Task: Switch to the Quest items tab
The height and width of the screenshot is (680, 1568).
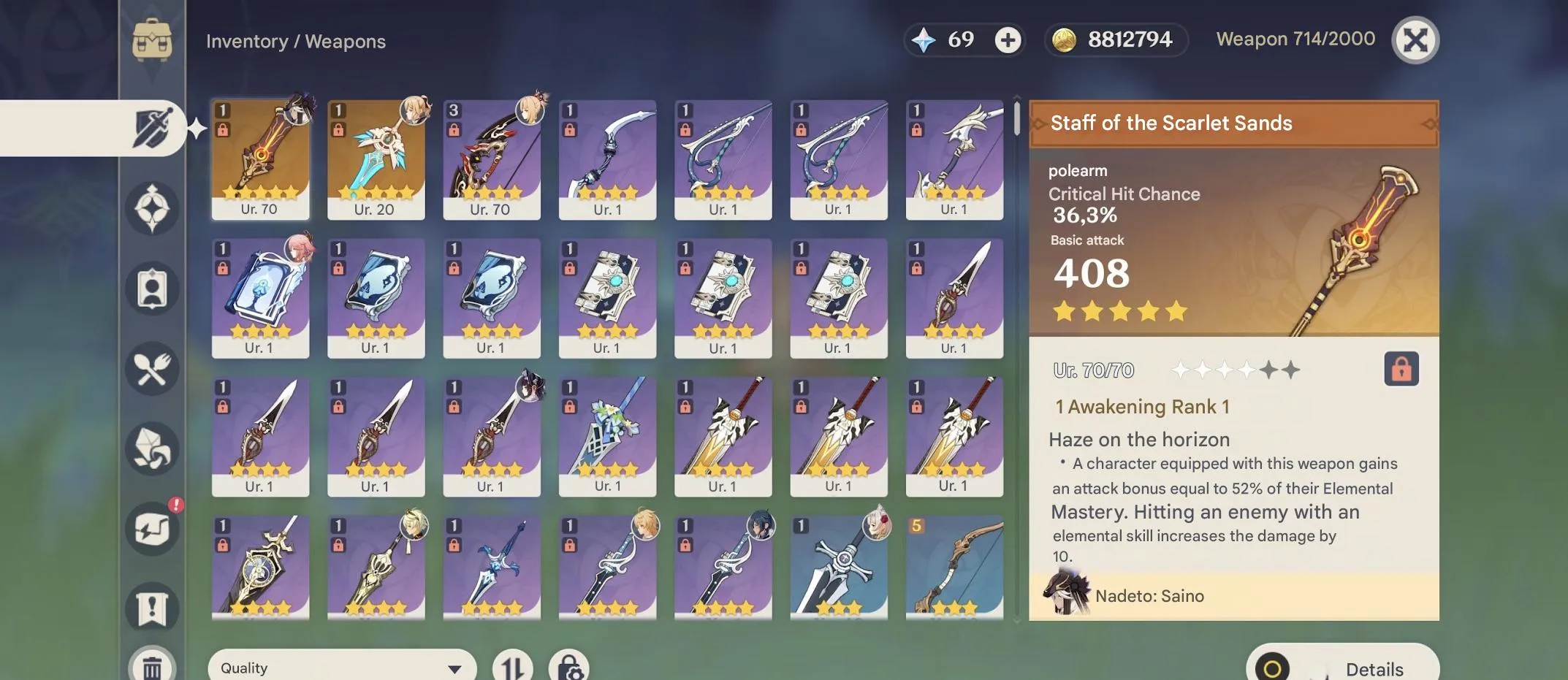Action: pos(152,608)
